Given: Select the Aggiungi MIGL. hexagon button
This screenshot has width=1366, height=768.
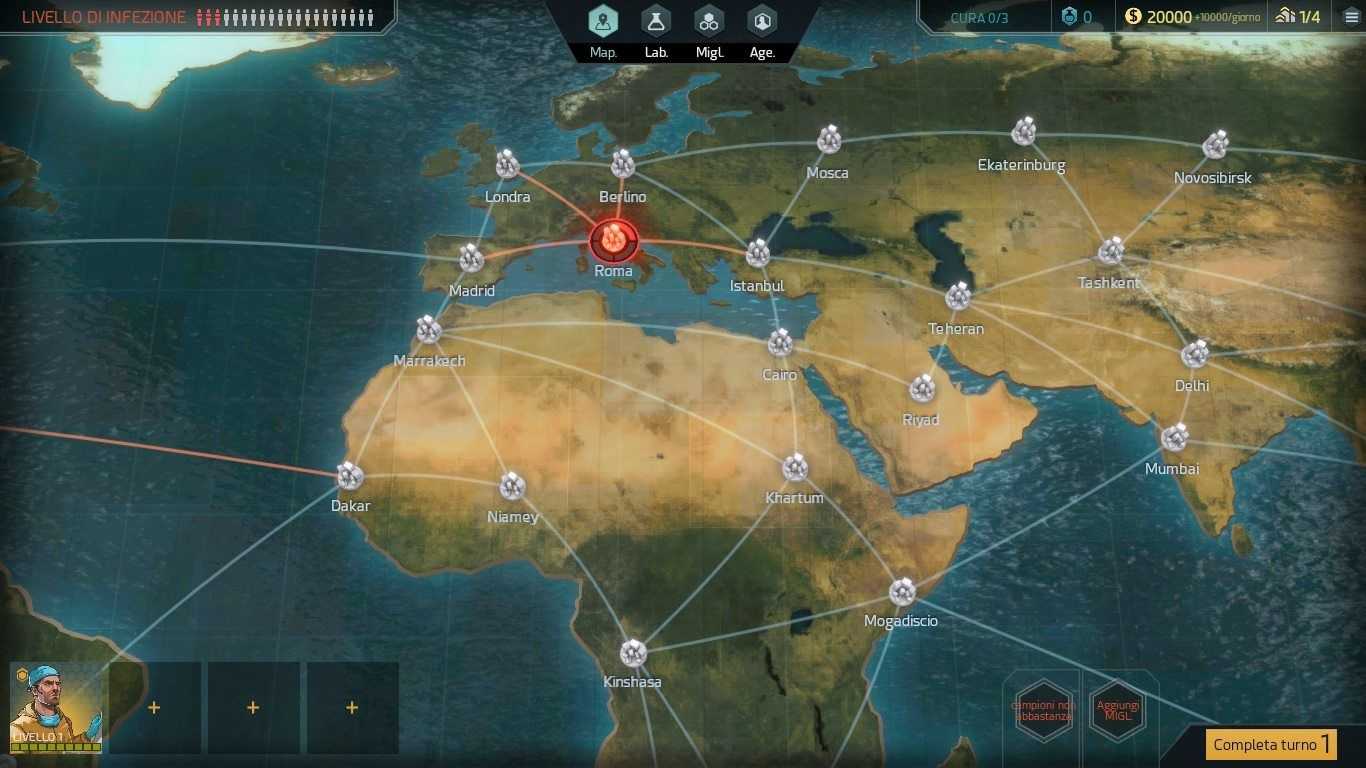Looking at the screenshot, I should point(1117,710).
